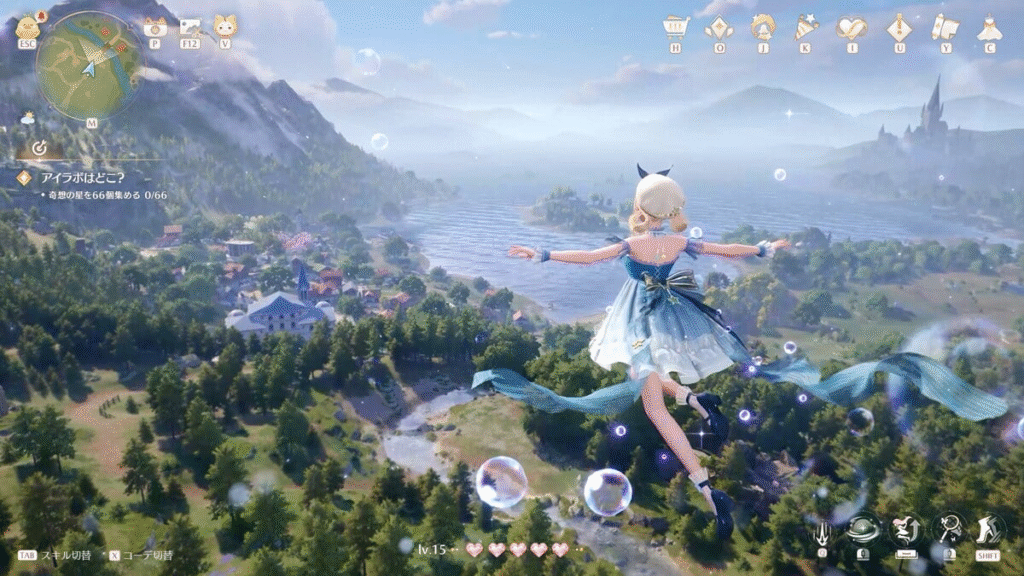Open the diamond exclamation quest icon
This screenshot has width=1024, height=576.
(899, 27)
